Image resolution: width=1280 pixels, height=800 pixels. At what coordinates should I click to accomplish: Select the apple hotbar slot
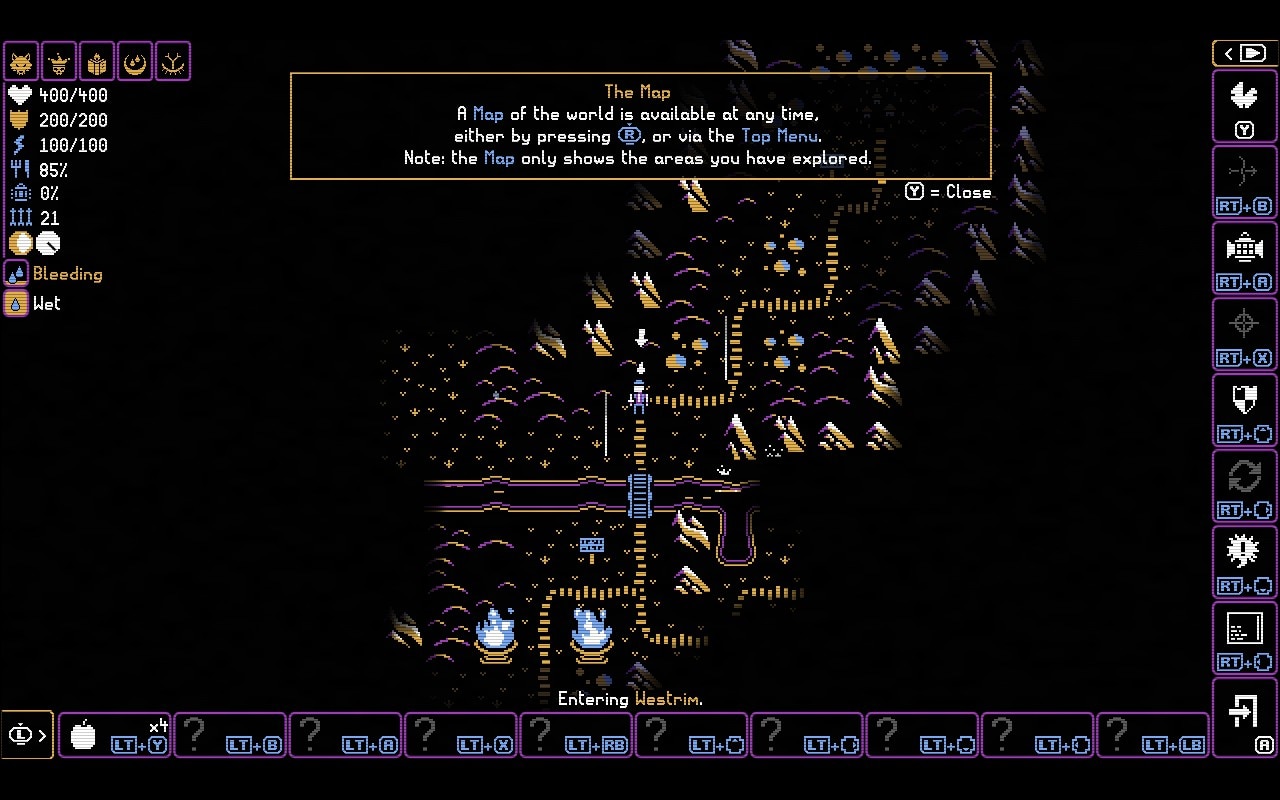click(114, 736)
